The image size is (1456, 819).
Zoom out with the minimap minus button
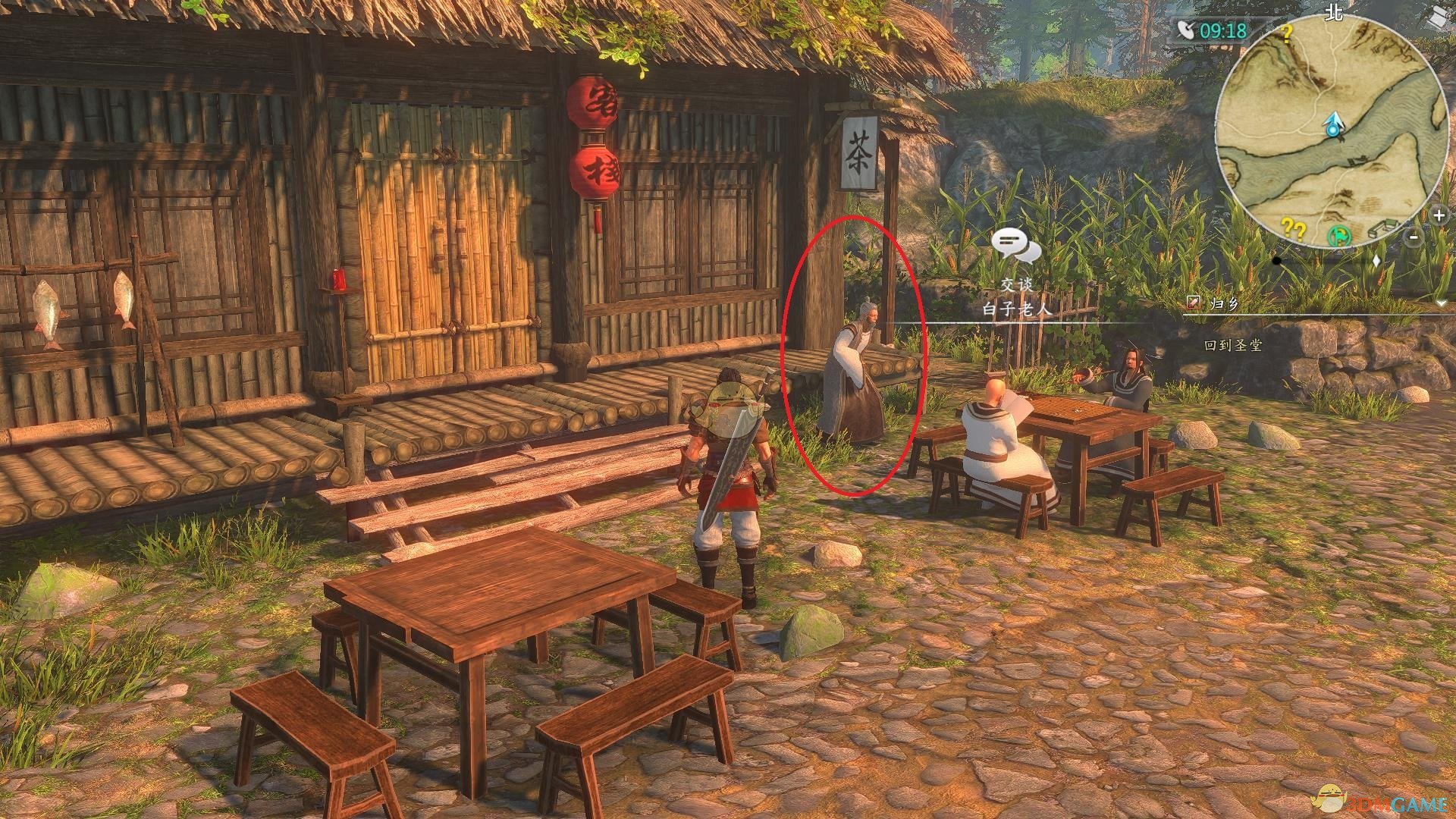coord(1414,238)
